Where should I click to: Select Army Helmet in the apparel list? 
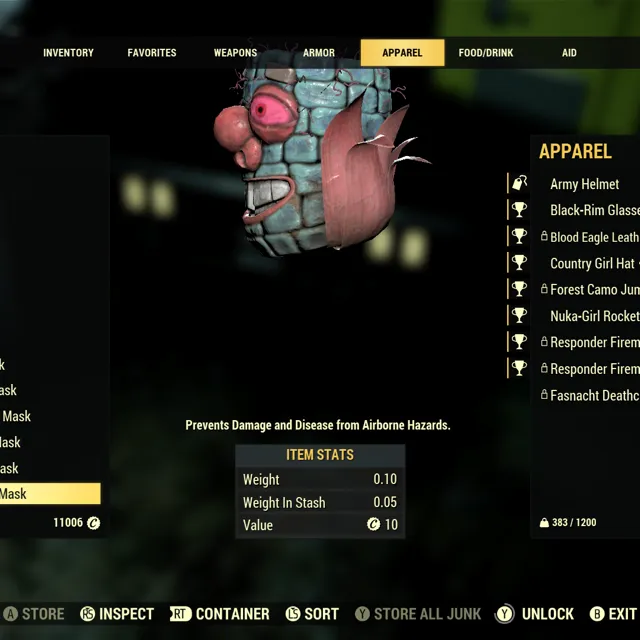(584, 184)
